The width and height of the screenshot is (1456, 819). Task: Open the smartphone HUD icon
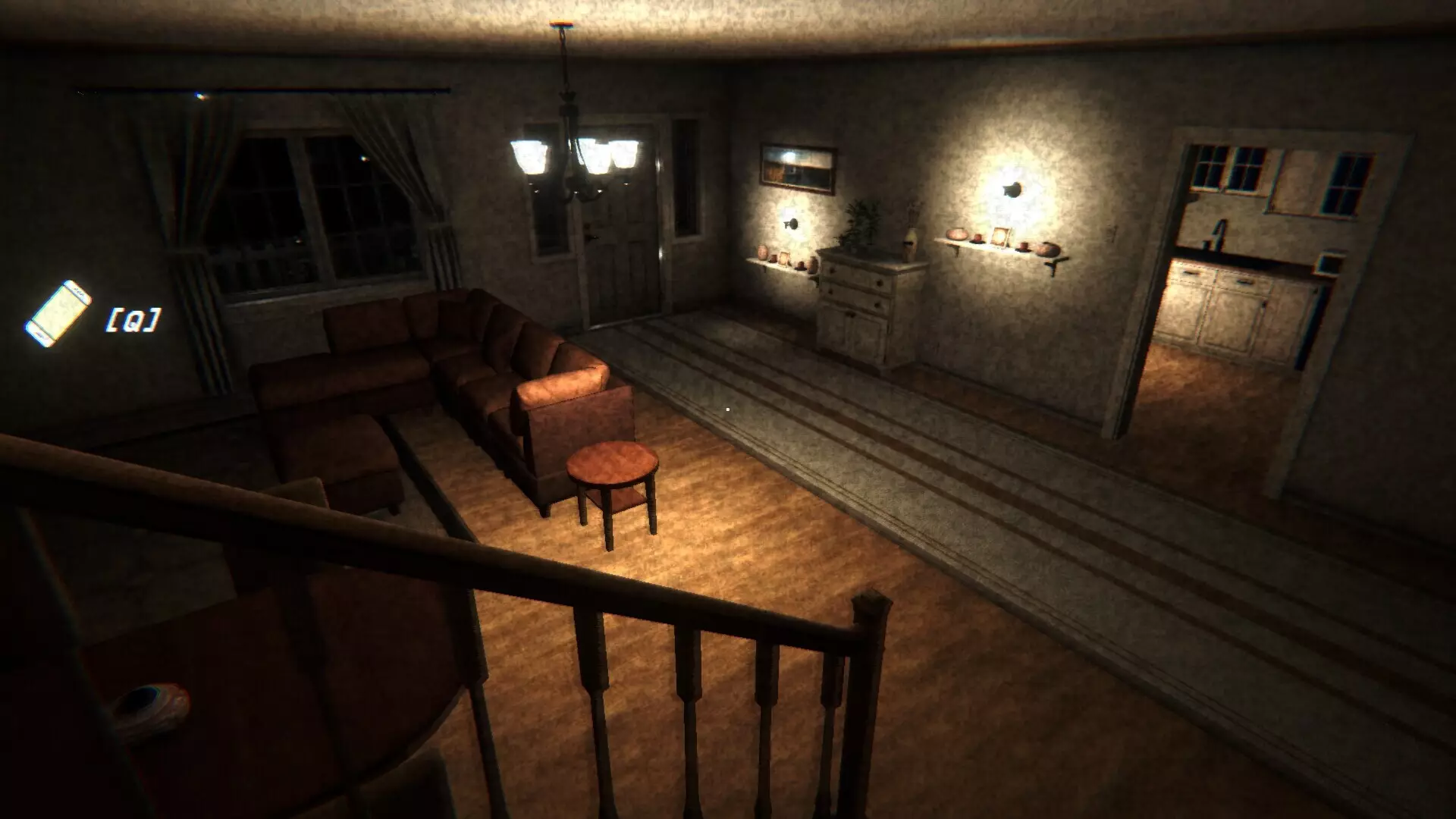click(58, 314)
